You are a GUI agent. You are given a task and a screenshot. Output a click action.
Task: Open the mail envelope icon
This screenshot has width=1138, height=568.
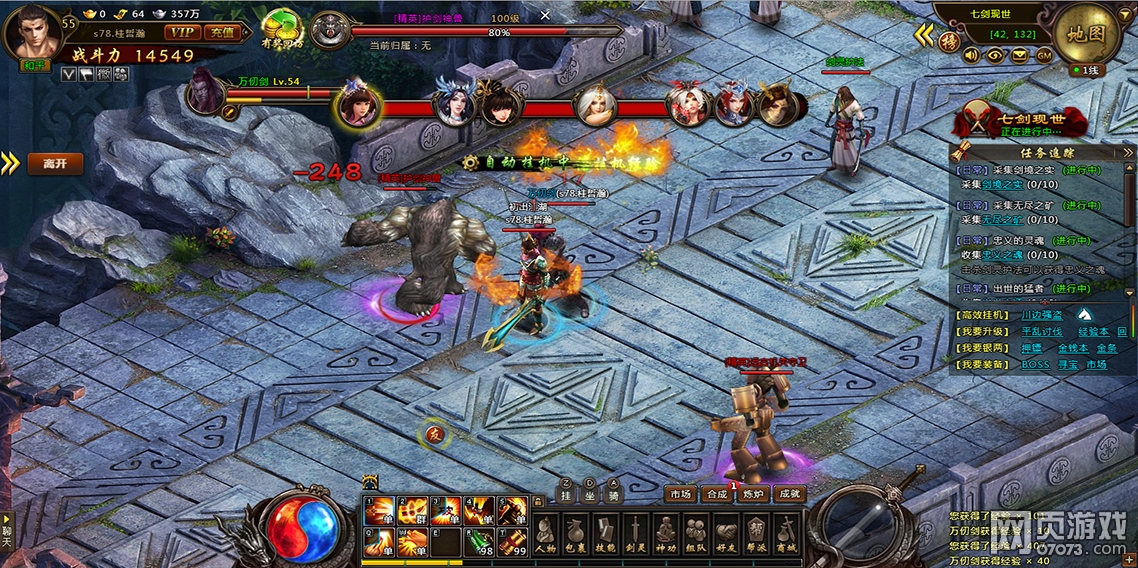click(1020, 55)
